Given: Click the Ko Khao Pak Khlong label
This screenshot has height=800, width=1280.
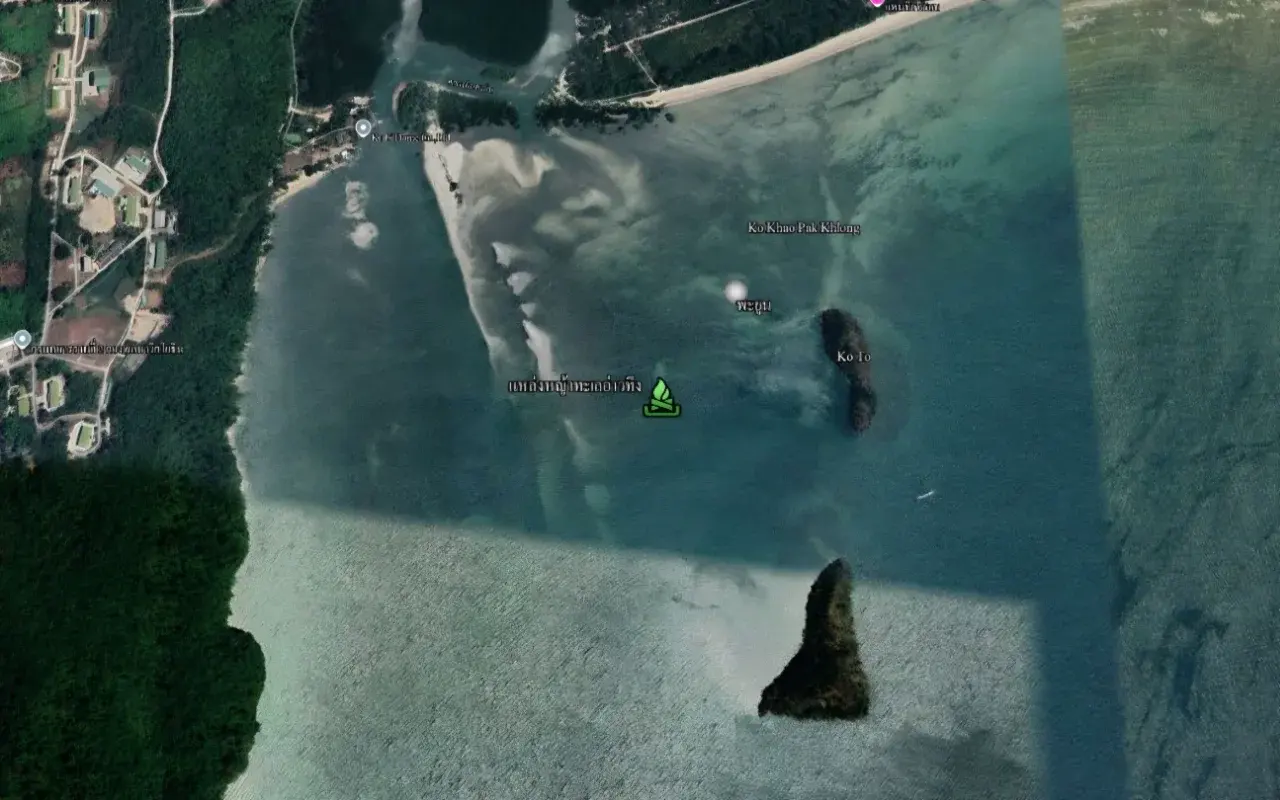Looking at the screenshot, I should click(x=803, y=228).
